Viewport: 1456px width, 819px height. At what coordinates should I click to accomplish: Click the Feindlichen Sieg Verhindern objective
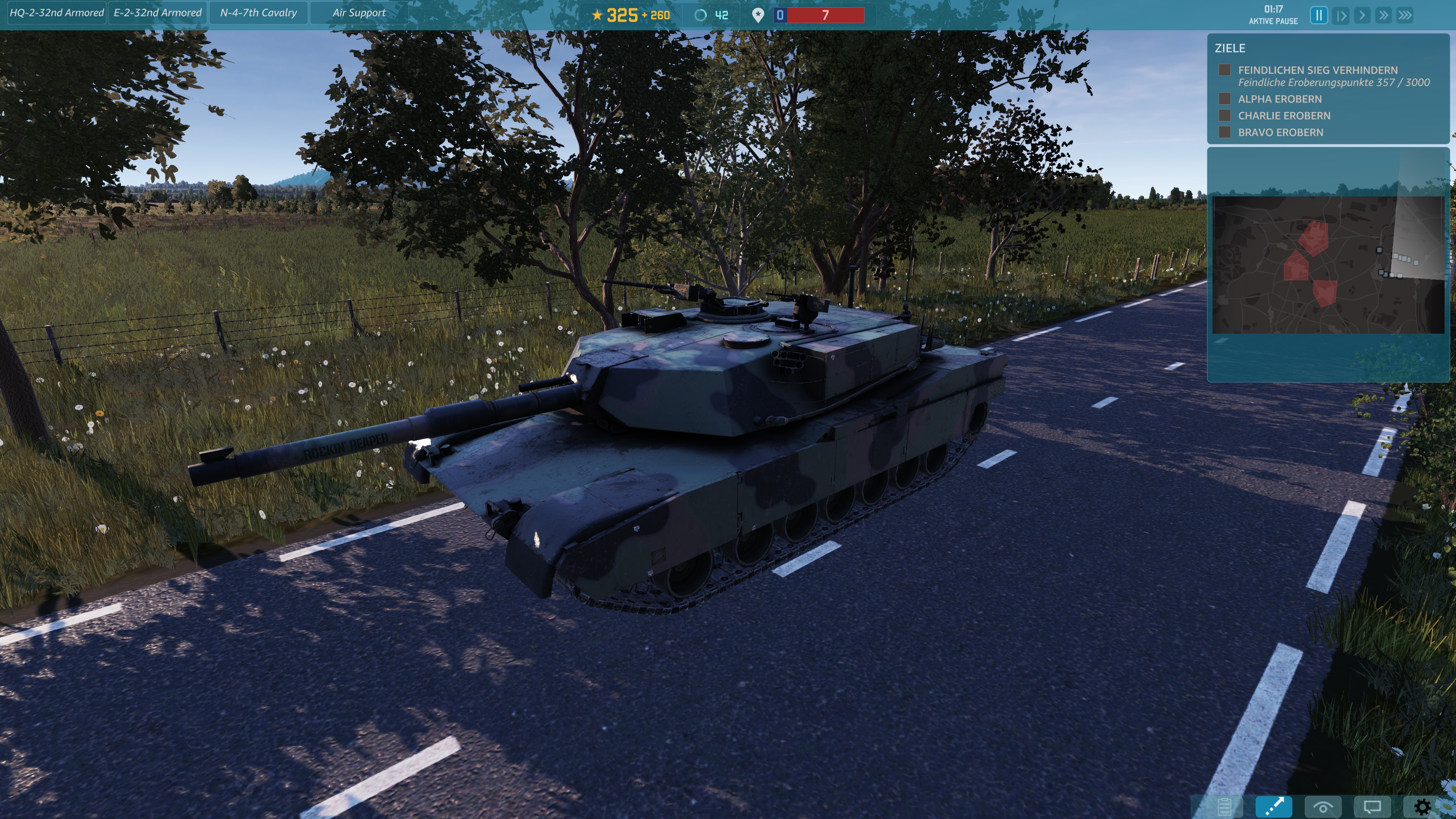click(x=1317, y=70)
